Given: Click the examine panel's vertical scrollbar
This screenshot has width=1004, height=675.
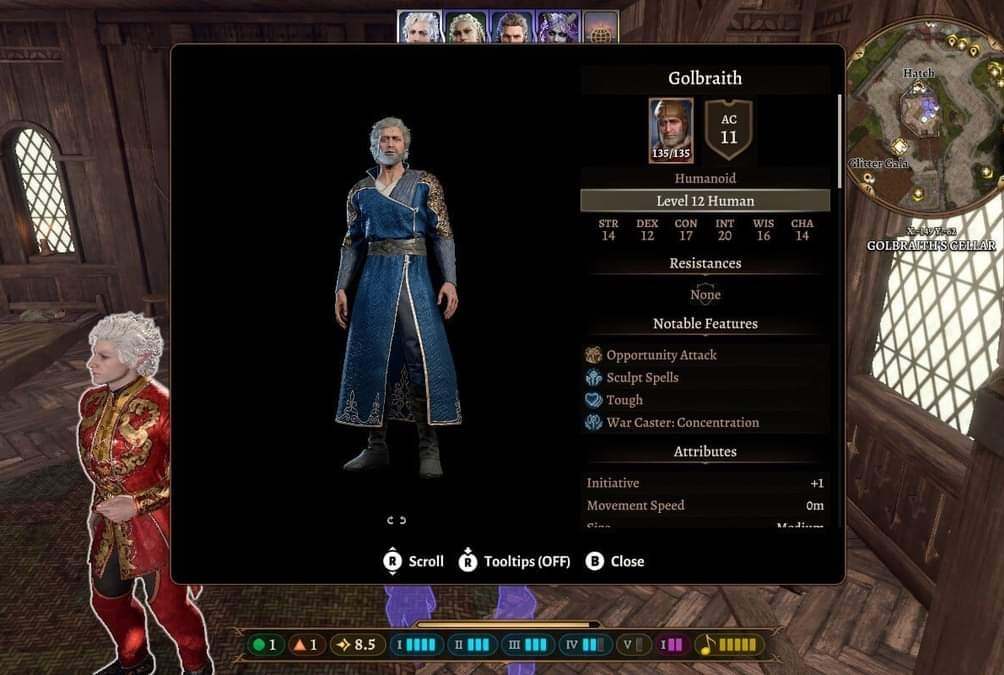Looking at the screenshot, I should tap(840, 142).
